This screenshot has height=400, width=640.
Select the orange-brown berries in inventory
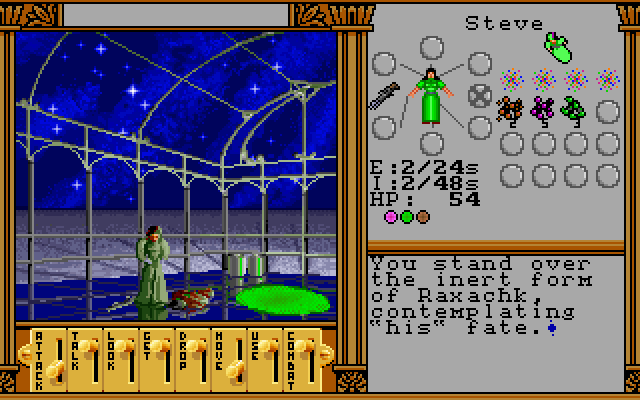click(x=510, y=110)
